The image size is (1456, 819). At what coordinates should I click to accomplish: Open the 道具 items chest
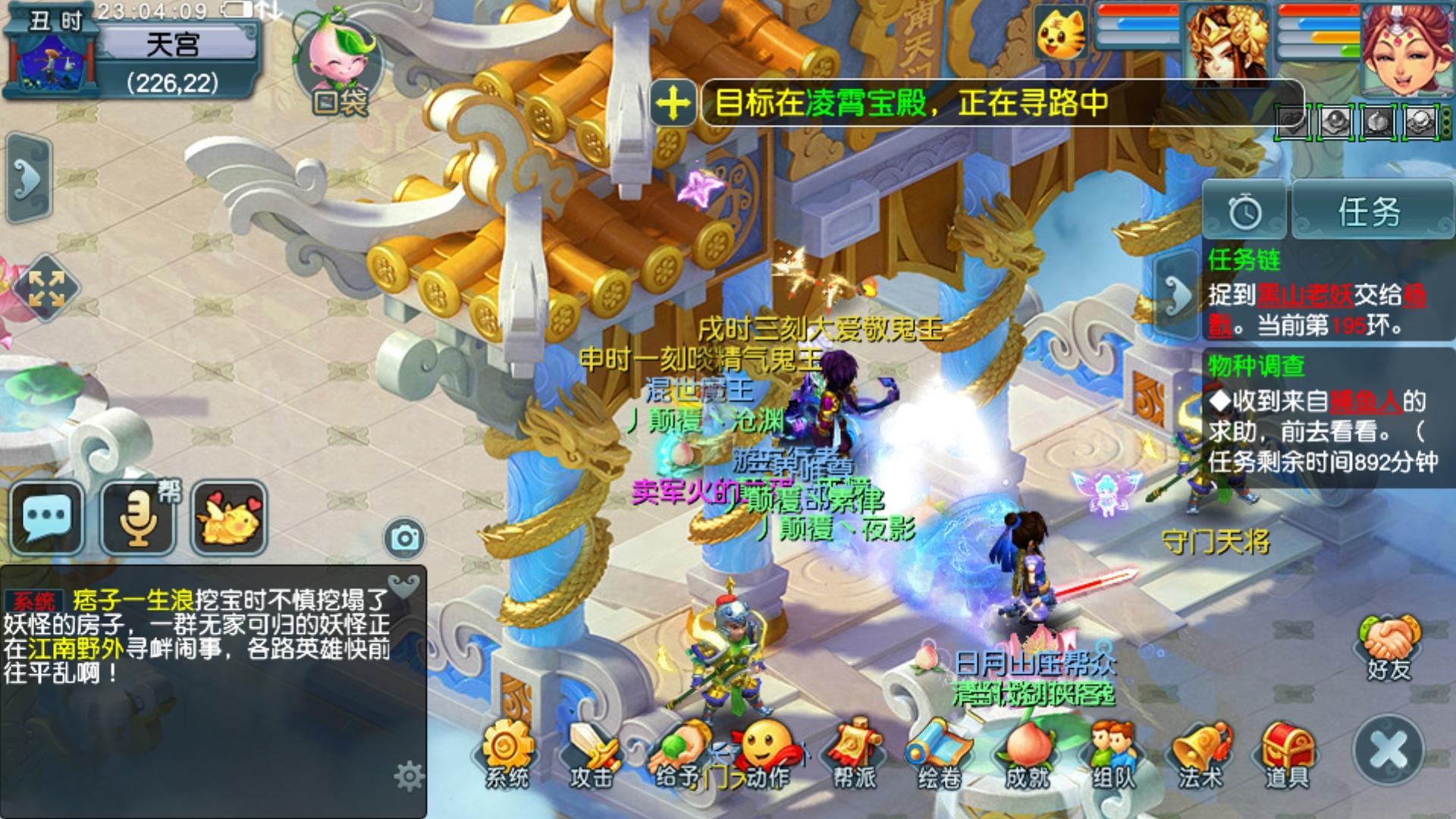pyautogui.click(x=1287, y=754)
